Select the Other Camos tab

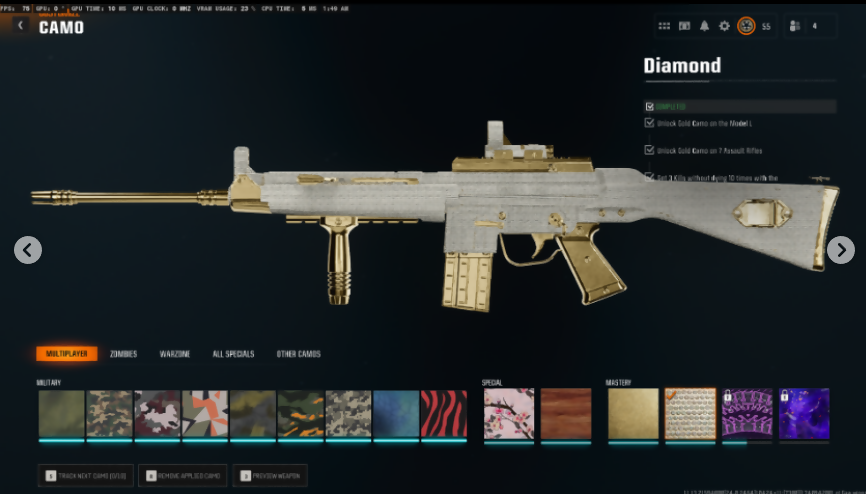tap(298, 354)
